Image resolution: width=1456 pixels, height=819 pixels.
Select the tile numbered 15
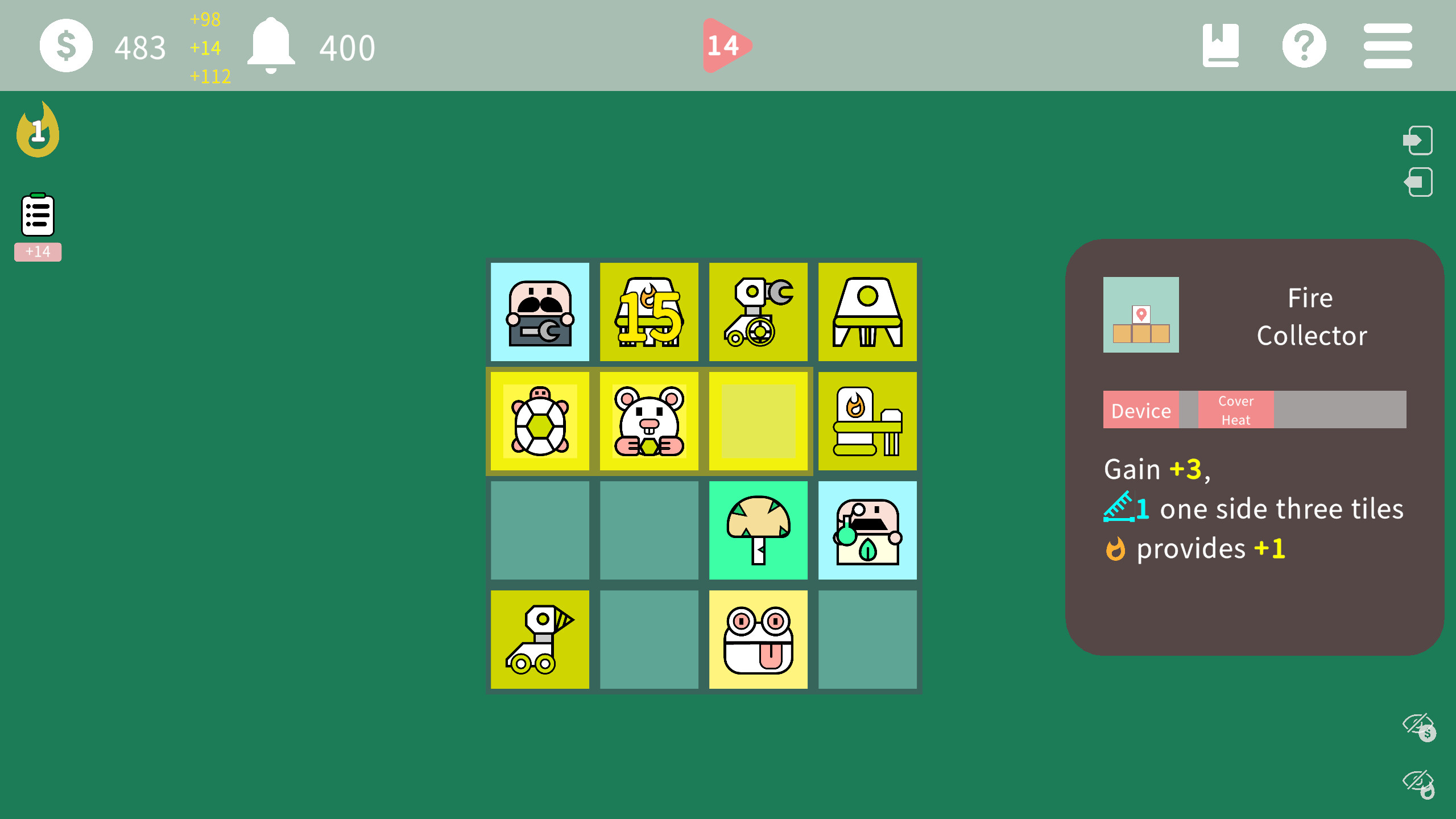[x=649, y=312]
